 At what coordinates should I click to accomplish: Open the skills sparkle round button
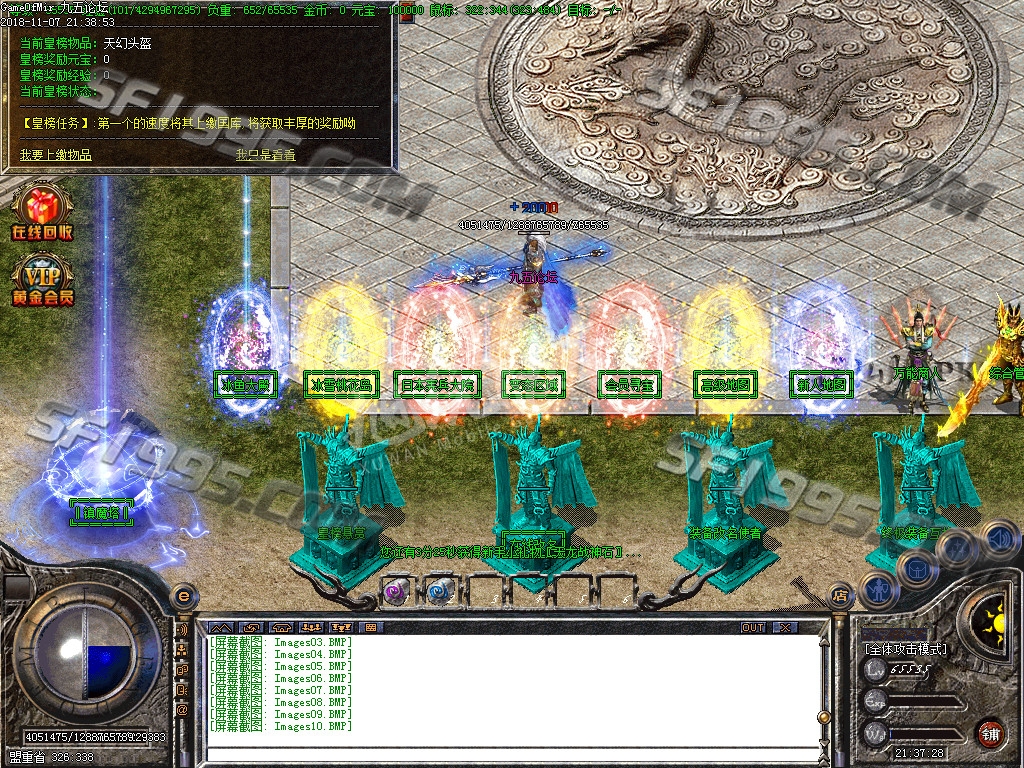point(956,549)
